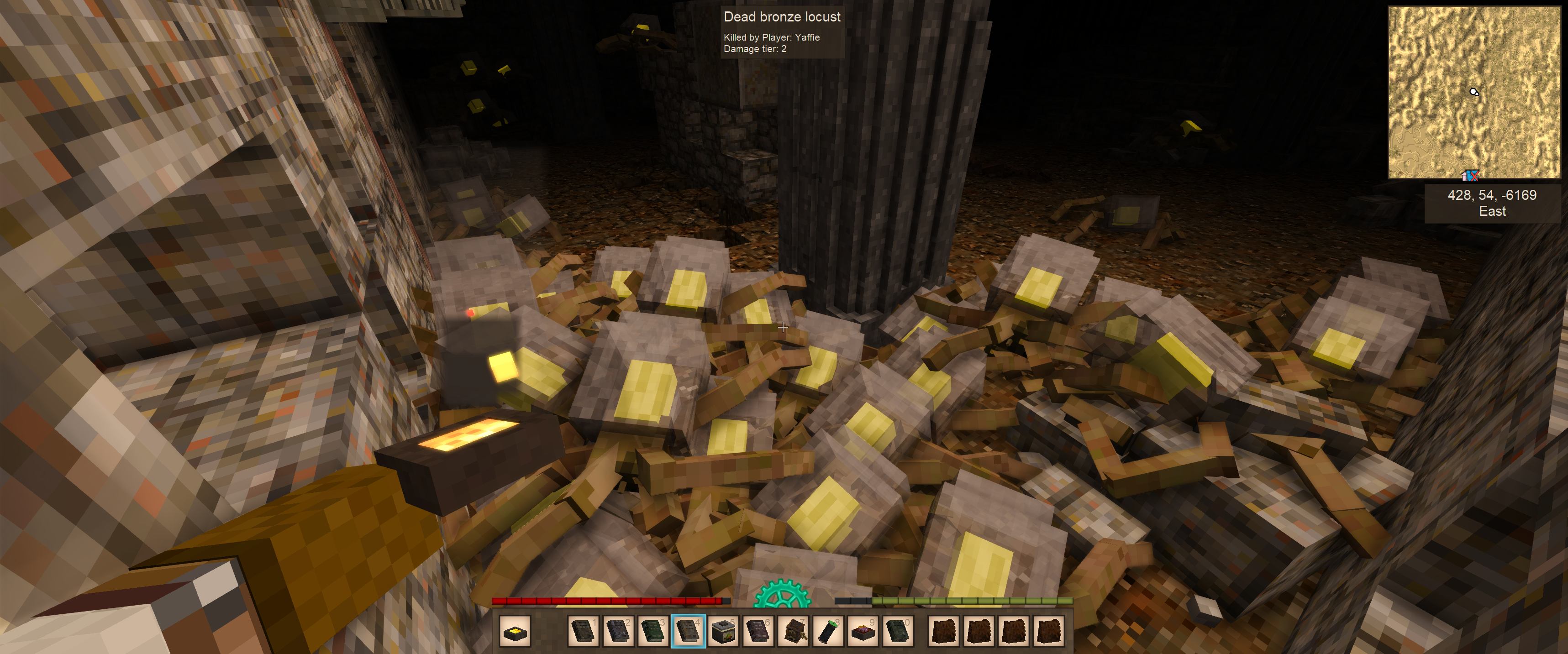Click the highlighted brown book in slot 4

click(688, 632)
